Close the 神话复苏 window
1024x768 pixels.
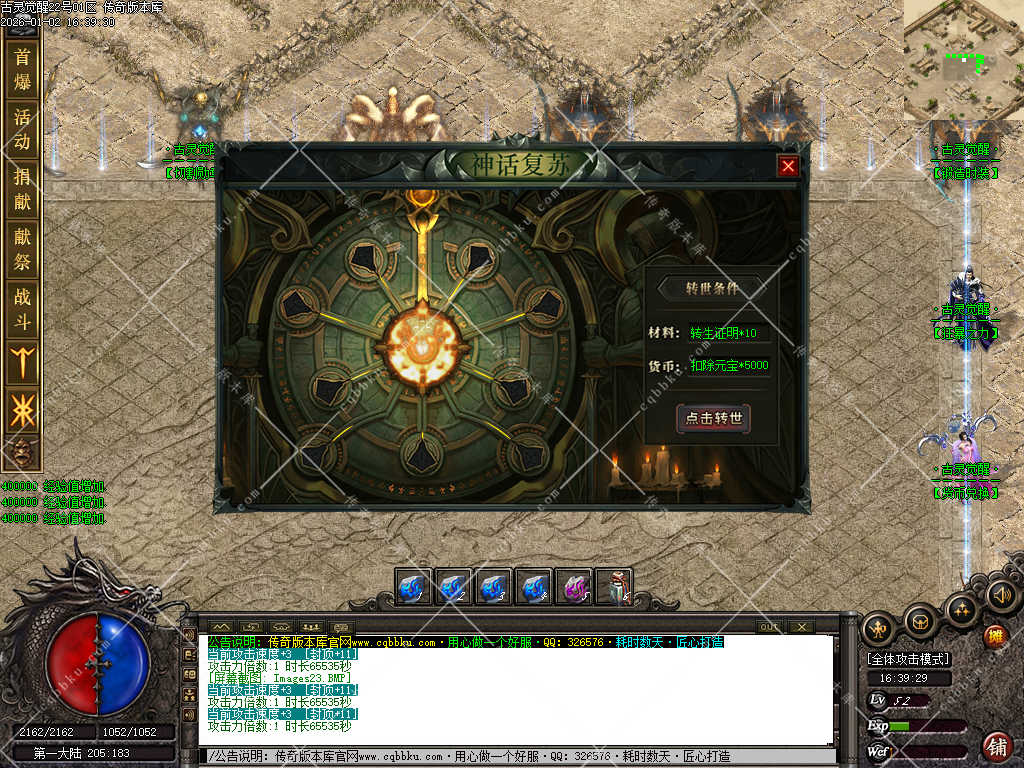pyautogui.click(x=788, y=167)
